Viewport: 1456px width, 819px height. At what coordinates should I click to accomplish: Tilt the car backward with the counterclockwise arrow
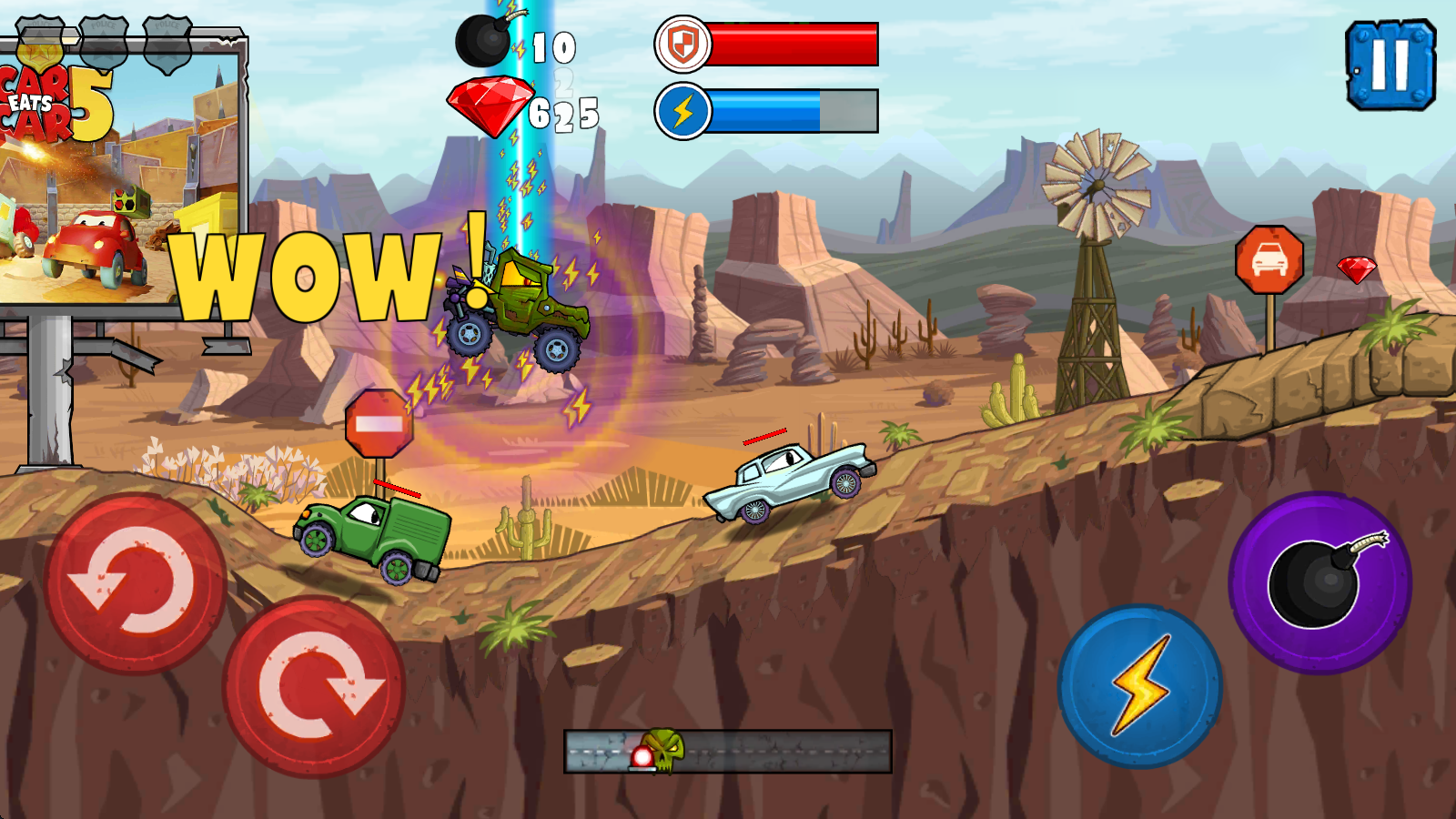[136, 583]
